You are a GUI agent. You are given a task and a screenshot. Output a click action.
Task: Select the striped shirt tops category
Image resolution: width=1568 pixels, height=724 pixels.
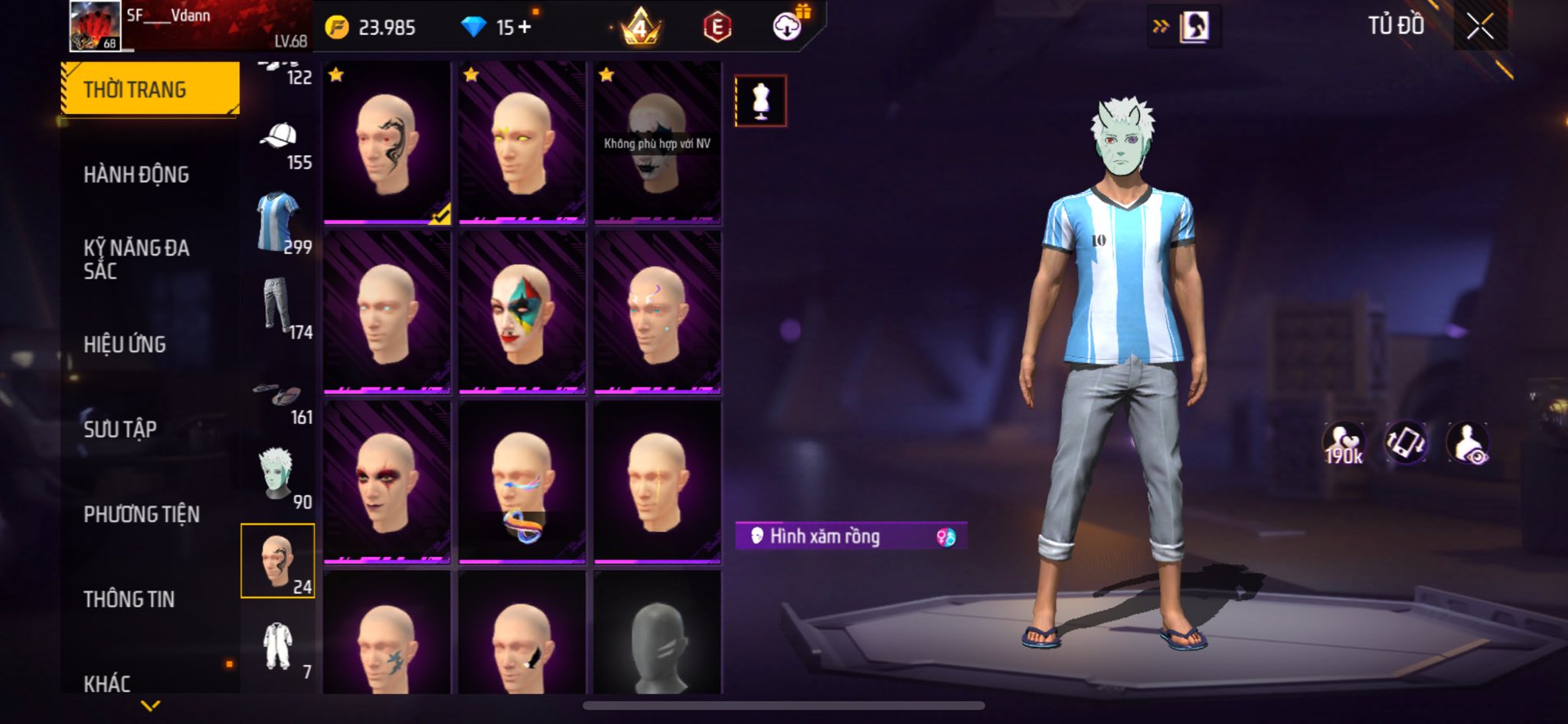coord(277,222)
